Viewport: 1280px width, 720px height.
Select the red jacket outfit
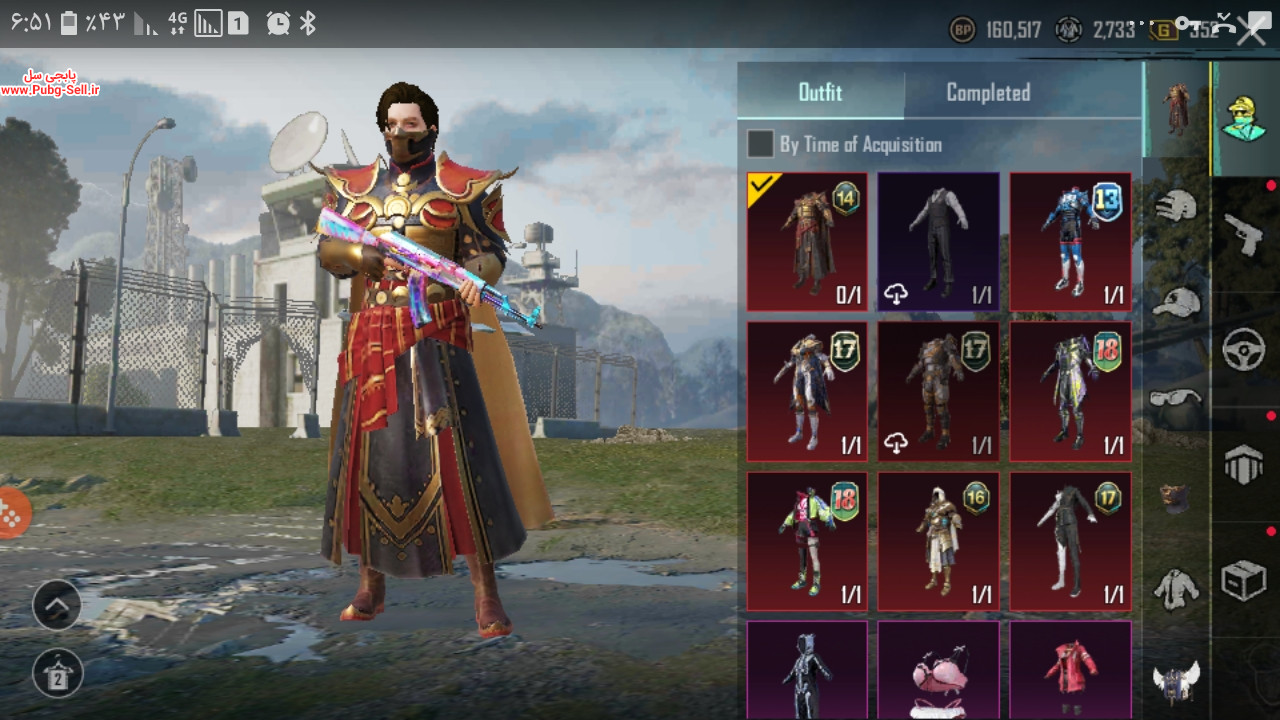pyautogui.click(x=1070, y=668)
